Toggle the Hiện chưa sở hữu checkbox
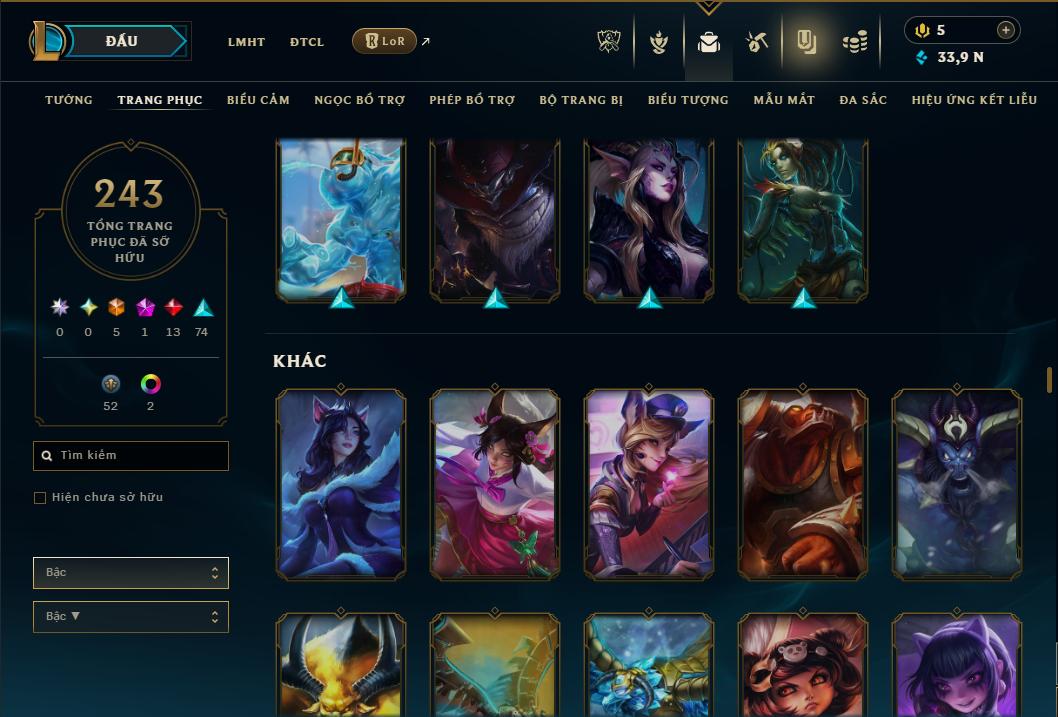 point(40,498)
